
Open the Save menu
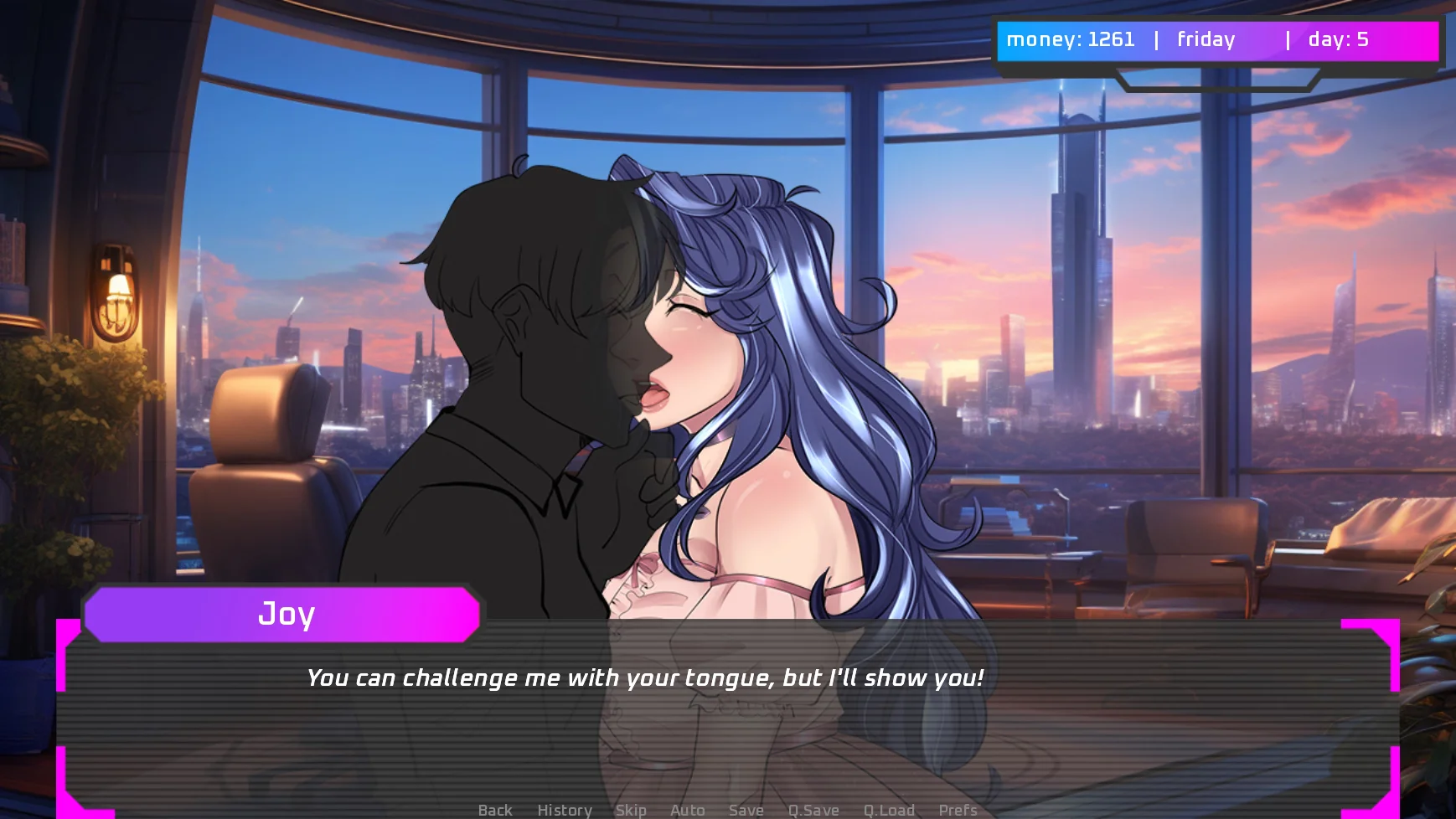[746, 810]
